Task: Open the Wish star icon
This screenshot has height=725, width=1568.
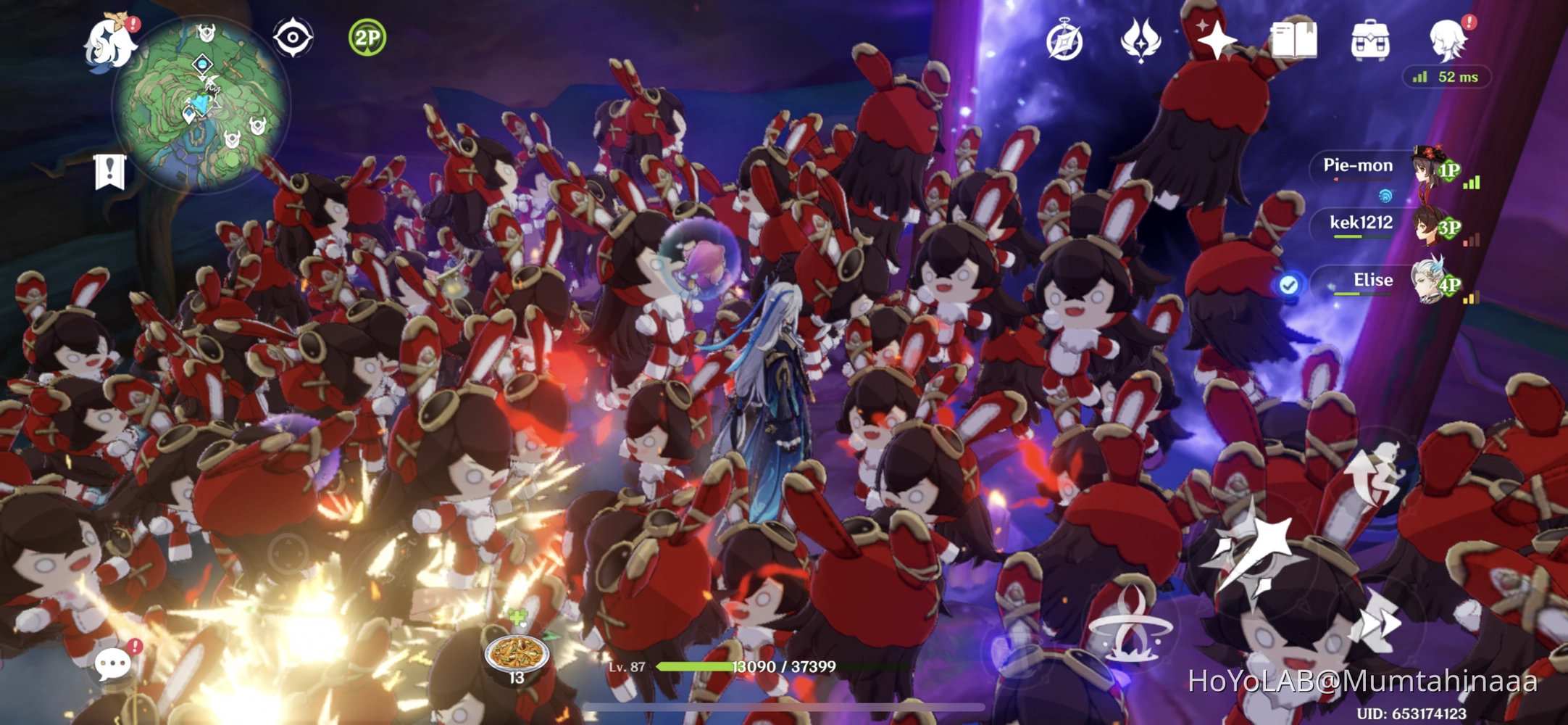Action: tap(1217, 41)
